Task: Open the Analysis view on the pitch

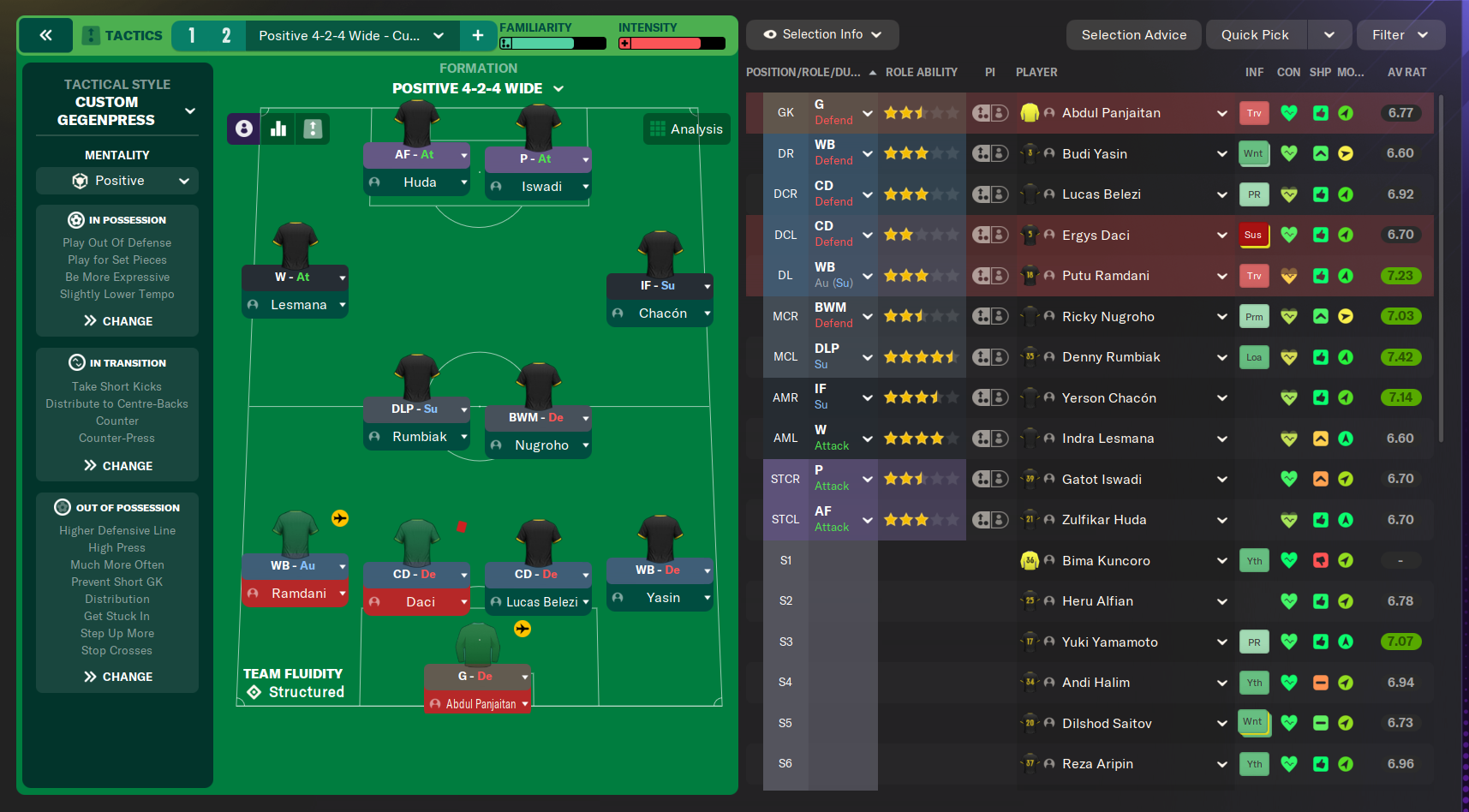Action: click(x=686, y=128)
